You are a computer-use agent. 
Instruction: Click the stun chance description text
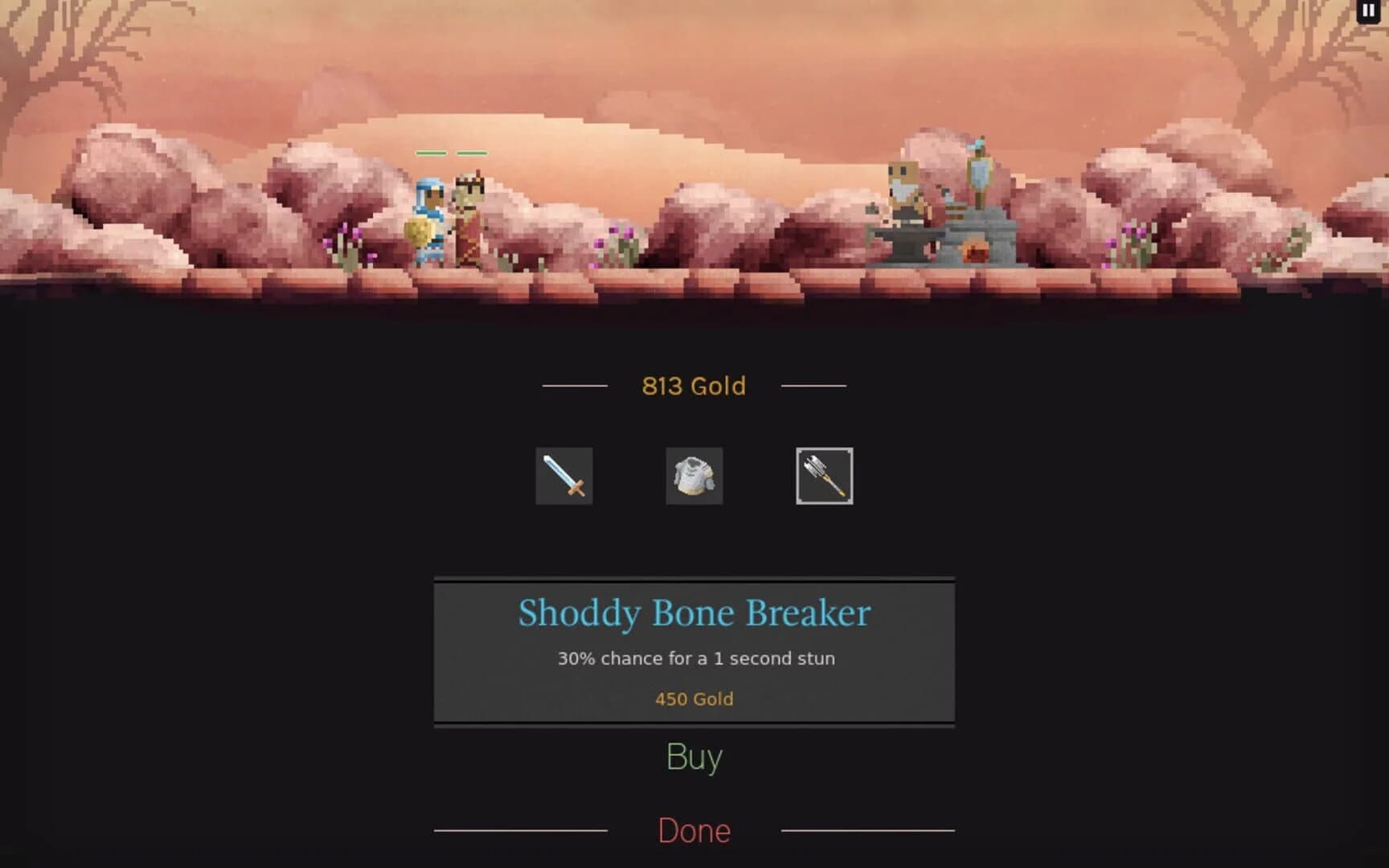[694, 657]
